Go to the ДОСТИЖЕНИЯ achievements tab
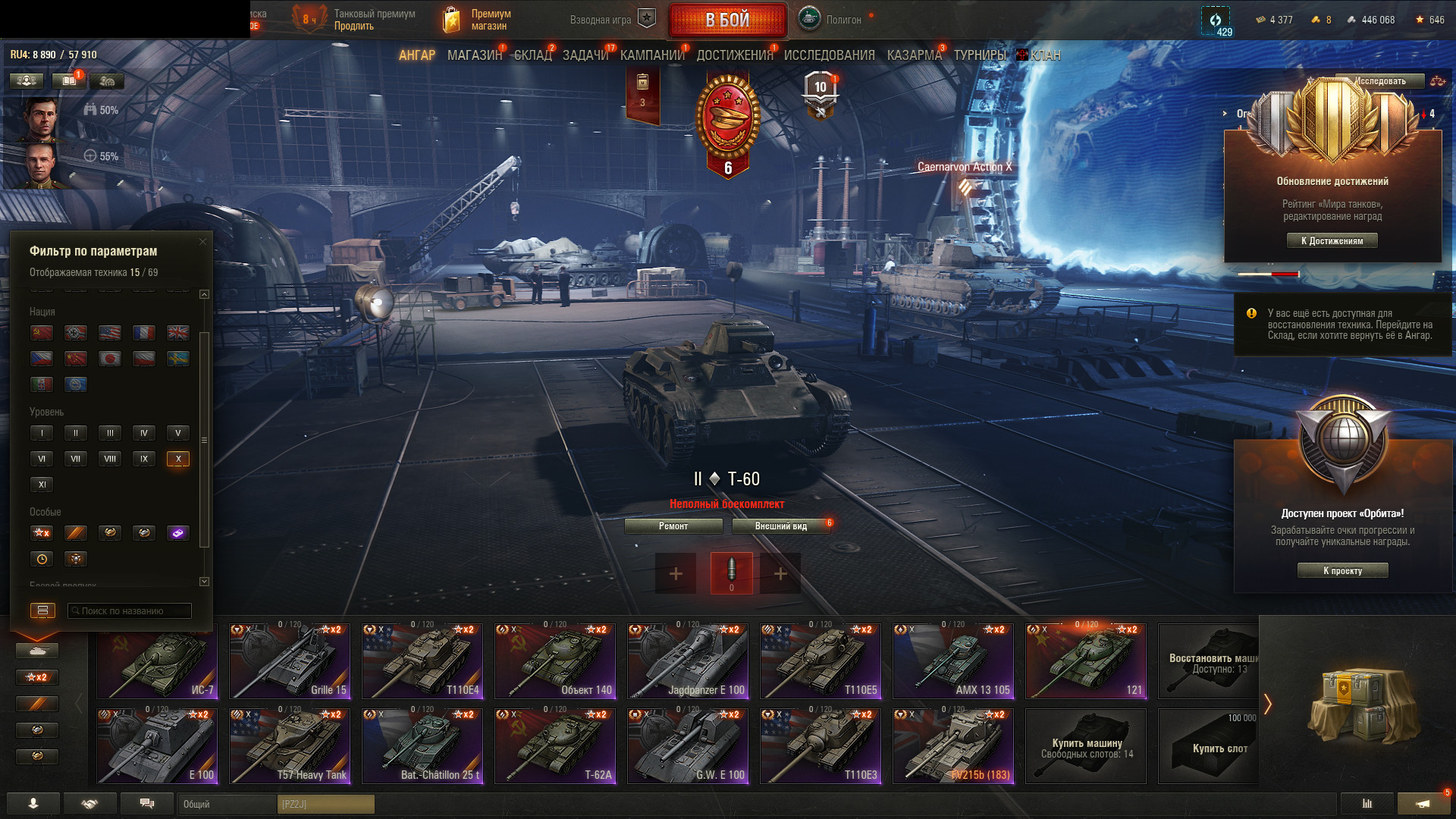 pos(734,55)
